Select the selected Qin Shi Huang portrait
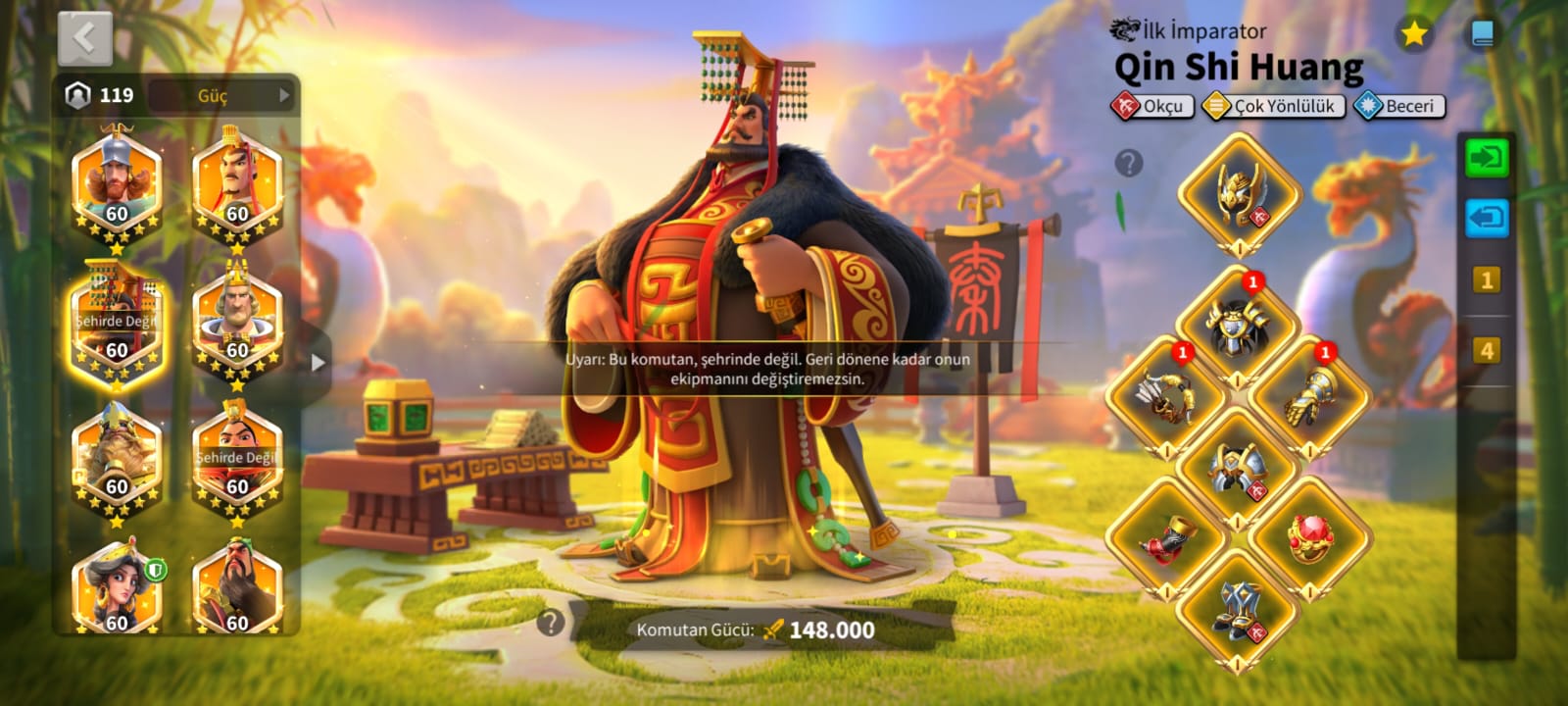 tap(117, 322)
